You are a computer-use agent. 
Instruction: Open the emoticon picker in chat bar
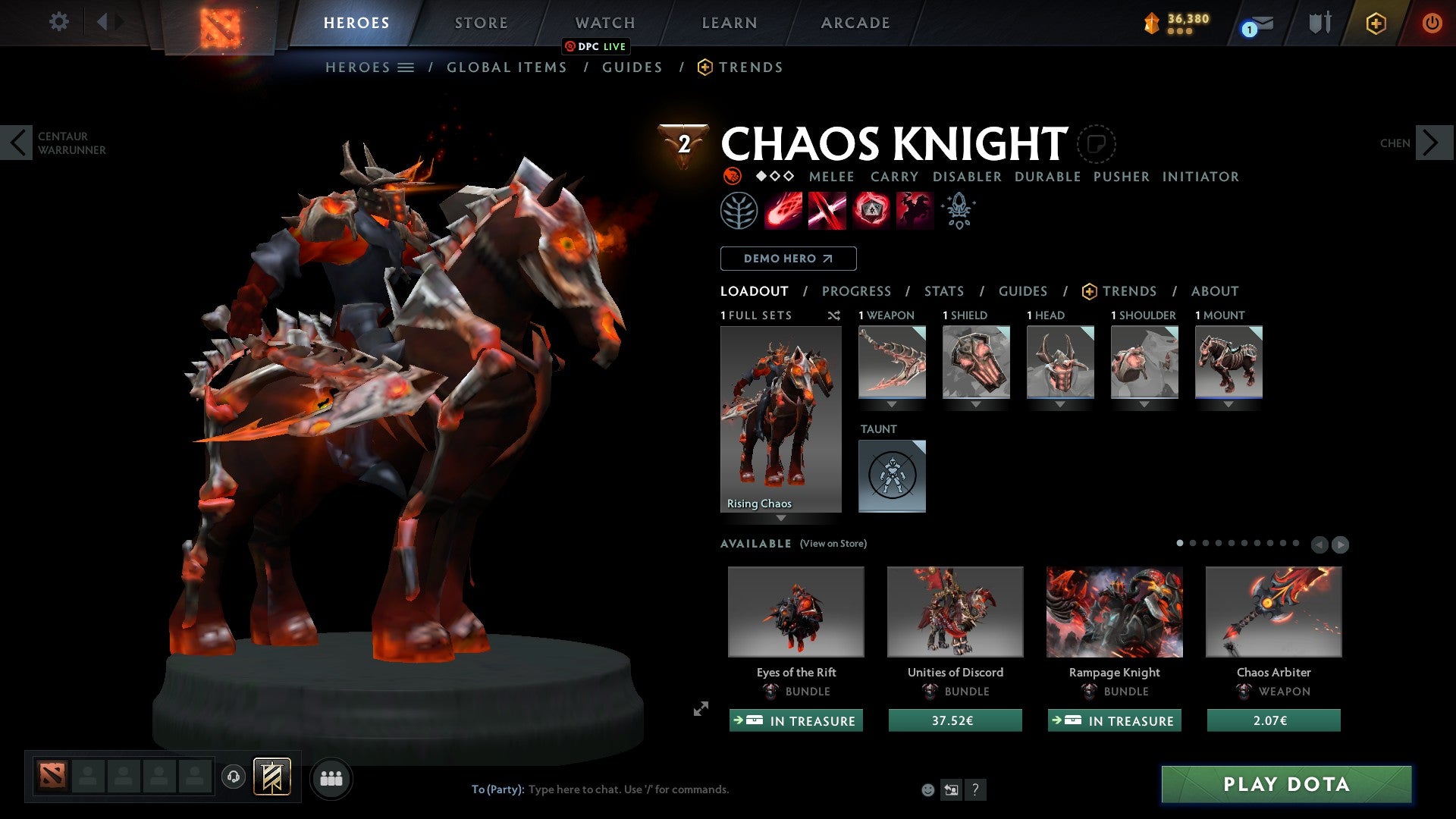(927, 789)
